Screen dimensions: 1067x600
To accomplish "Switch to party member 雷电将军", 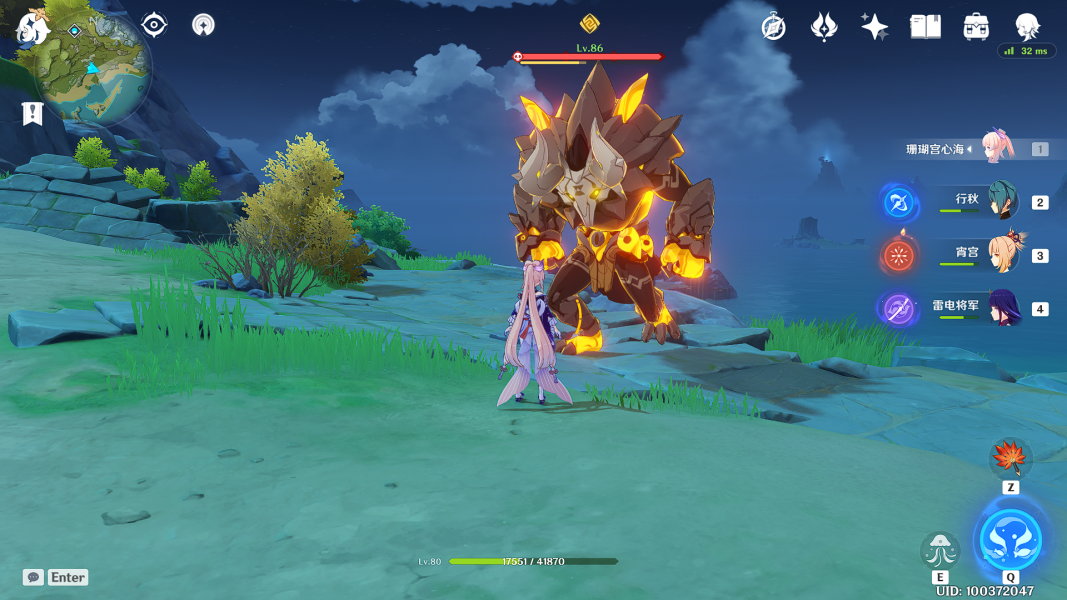I will [x=1002, y=308].
